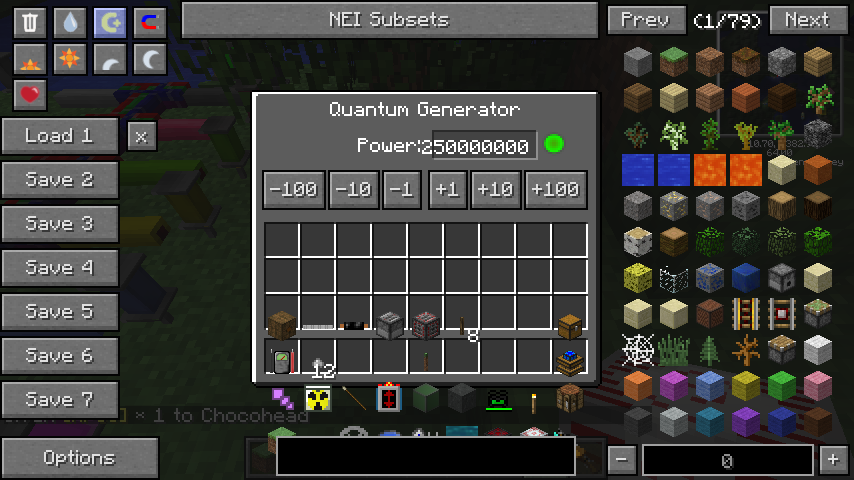Click the Power value input field

[484, 146]
